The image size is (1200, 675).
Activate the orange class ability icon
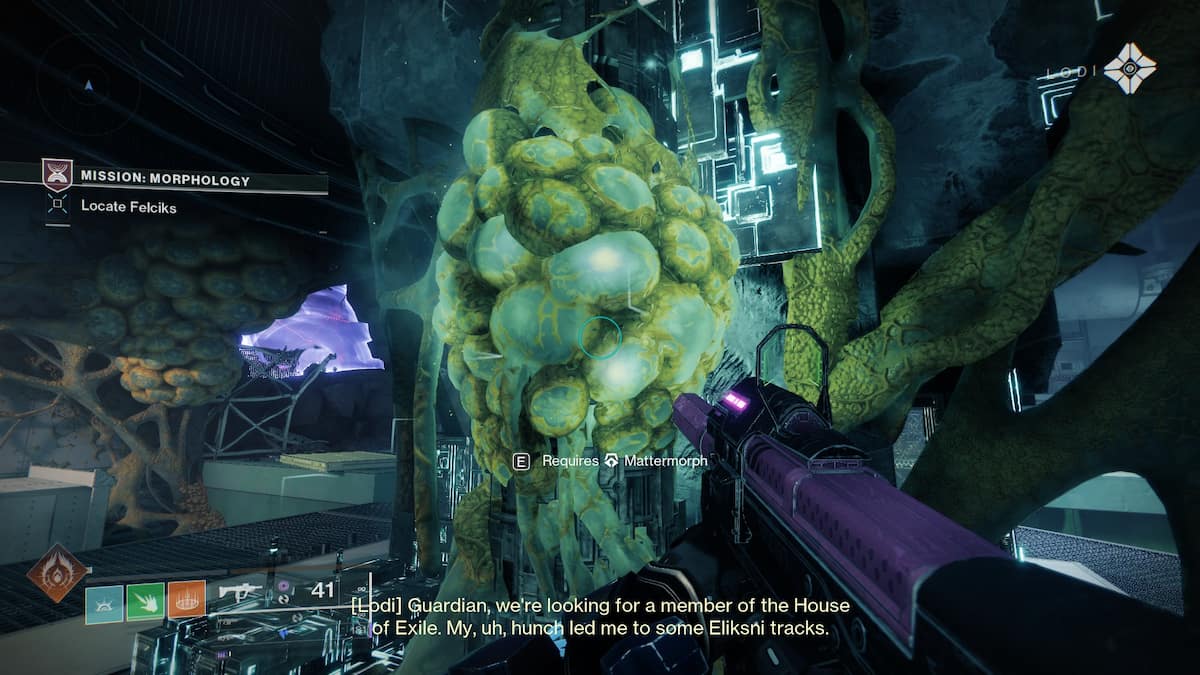[186, 598]
